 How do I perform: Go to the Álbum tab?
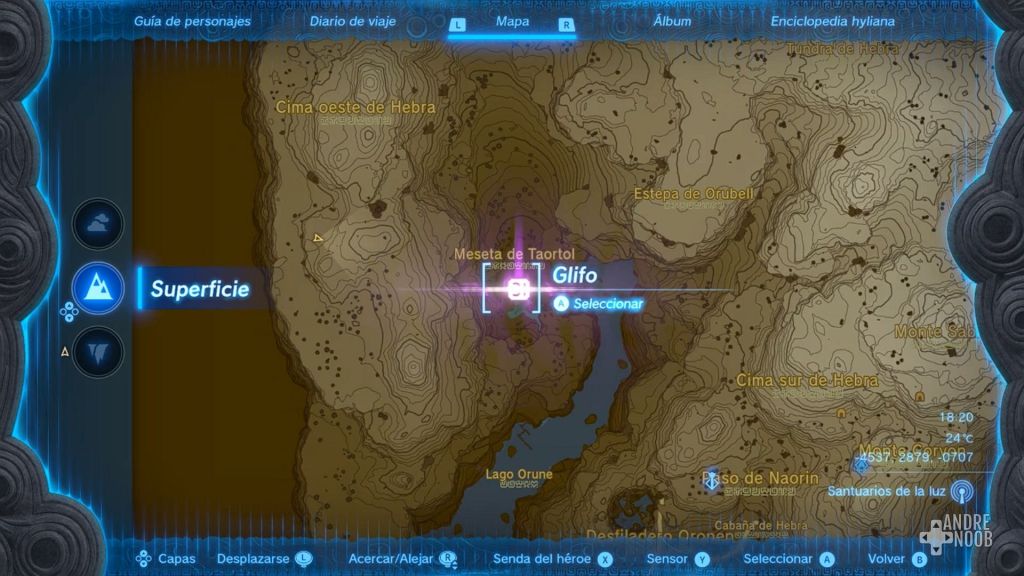point(672,21)
